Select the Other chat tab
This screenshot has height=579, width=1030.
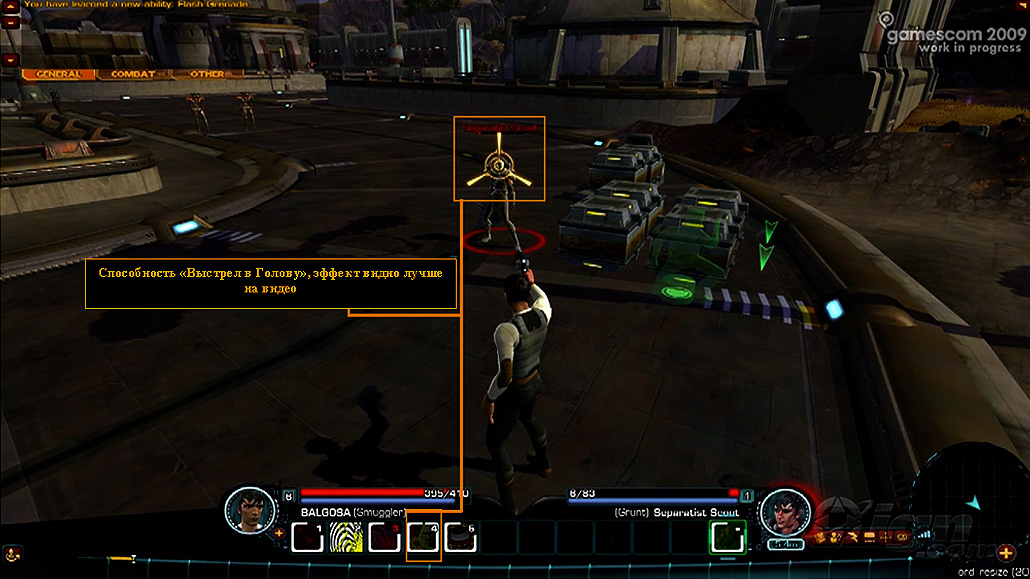207,74
